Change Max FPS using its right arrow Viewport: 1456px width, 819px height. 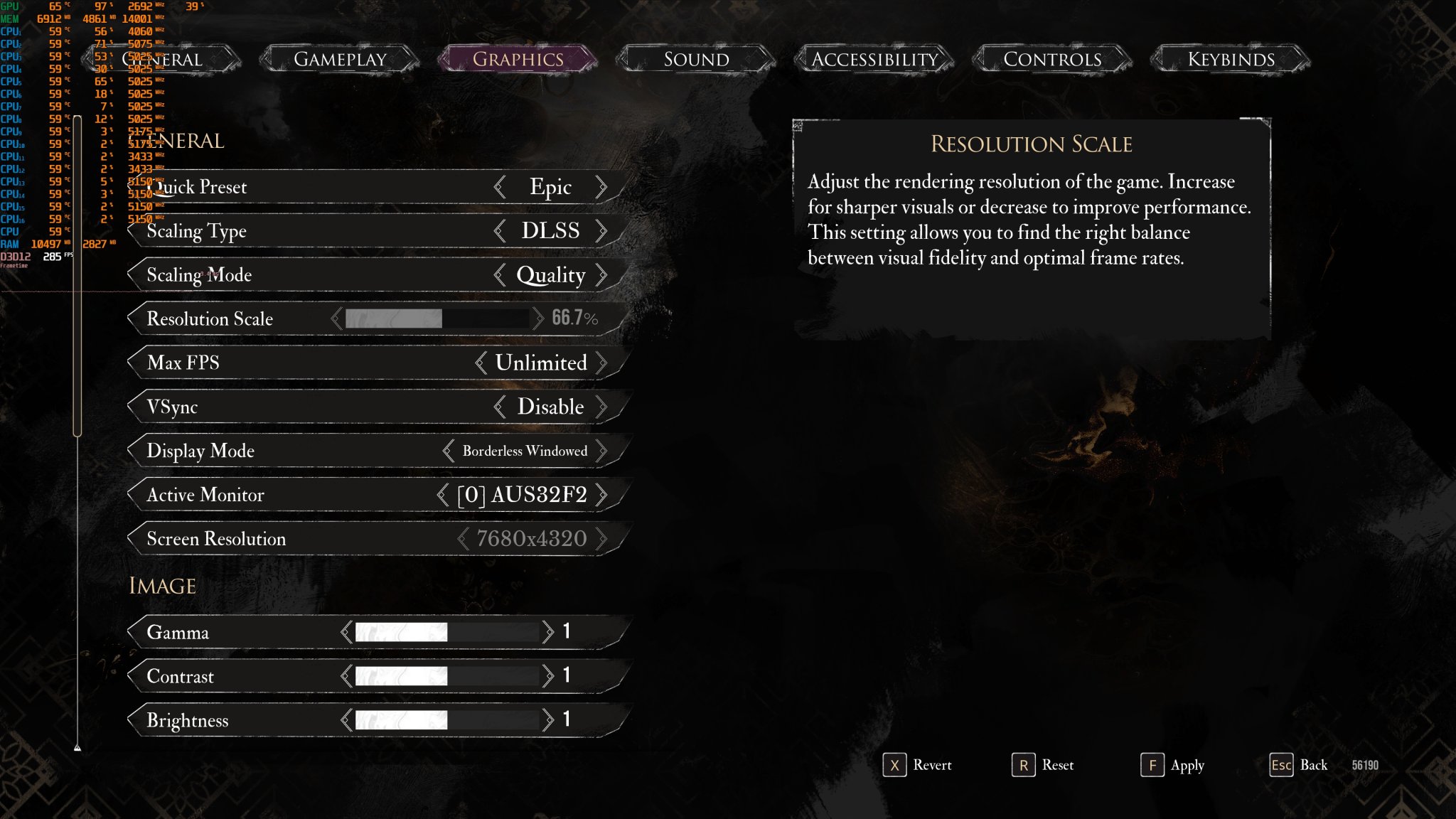(x=601, y=363)
